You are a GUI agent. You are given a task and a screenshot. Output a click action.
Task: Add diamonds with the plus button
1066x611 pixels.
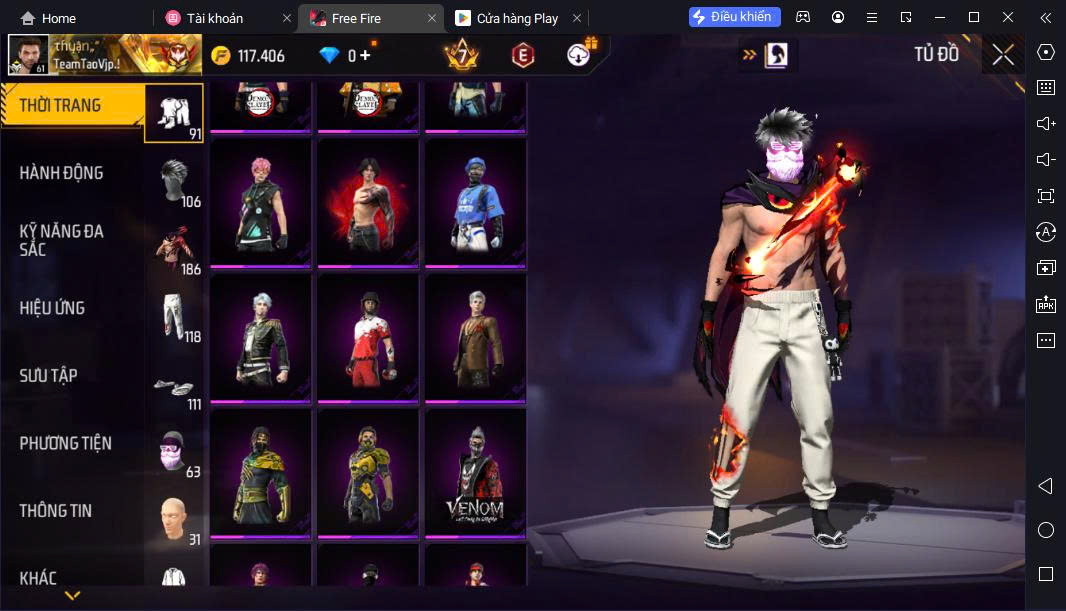point(366,56)
